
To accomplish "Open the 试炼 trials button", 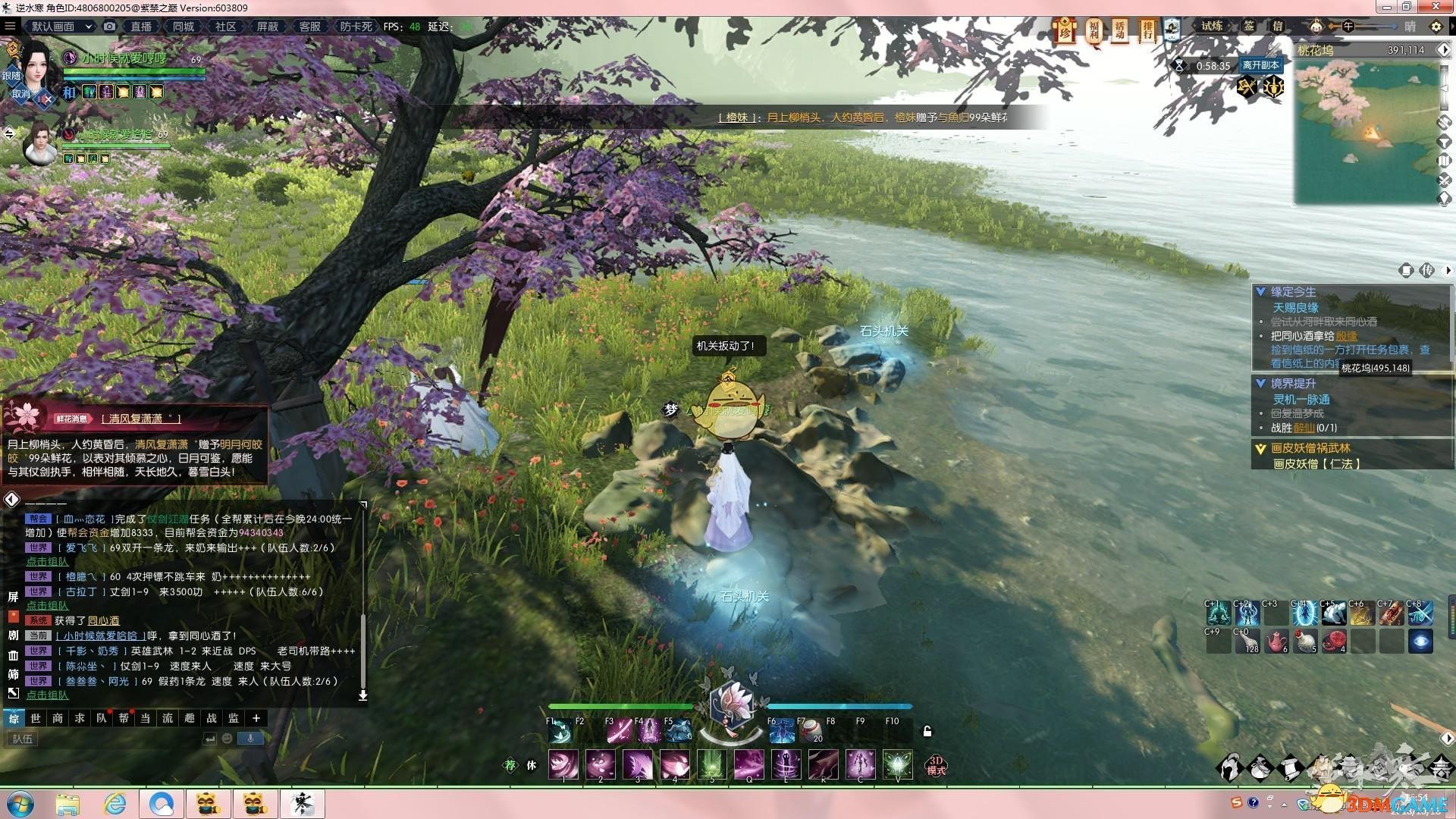I will pyautogui.click(x=1212, y=27).
